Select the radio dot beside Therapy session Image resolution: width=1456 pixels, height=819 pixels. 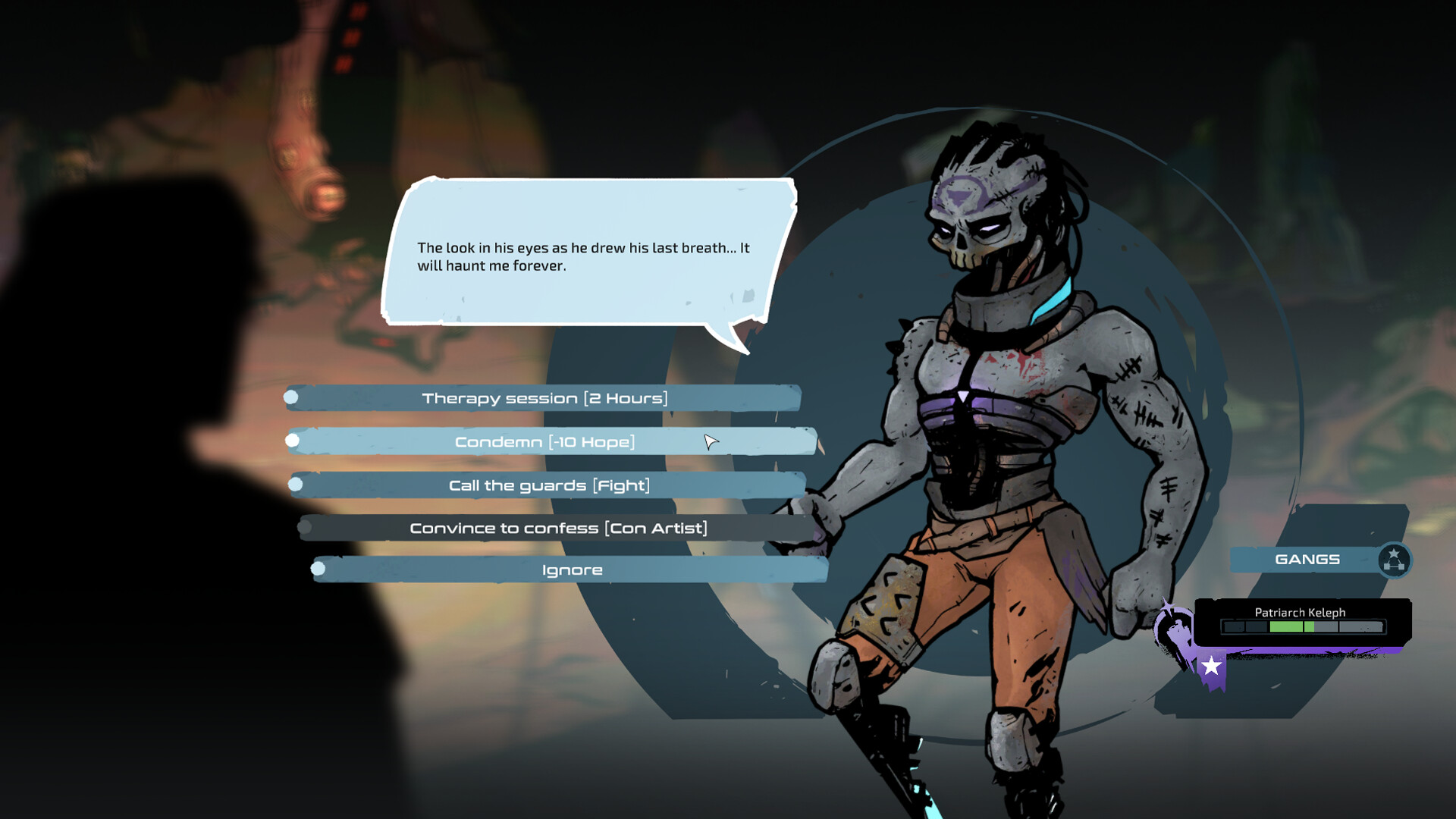pyautogui.click(x=292, y=397)
